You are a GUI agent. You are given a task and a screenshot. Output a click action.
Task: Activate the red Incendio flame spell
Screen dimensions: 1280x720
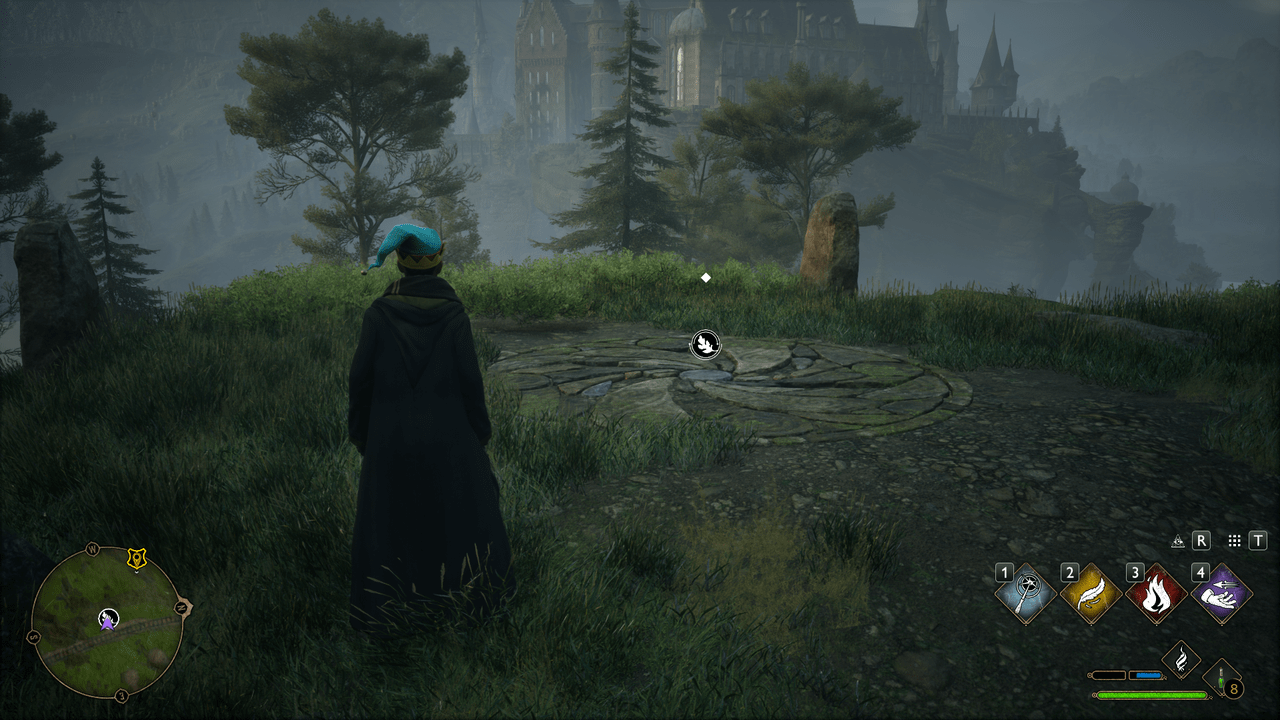coord(1156,593)
